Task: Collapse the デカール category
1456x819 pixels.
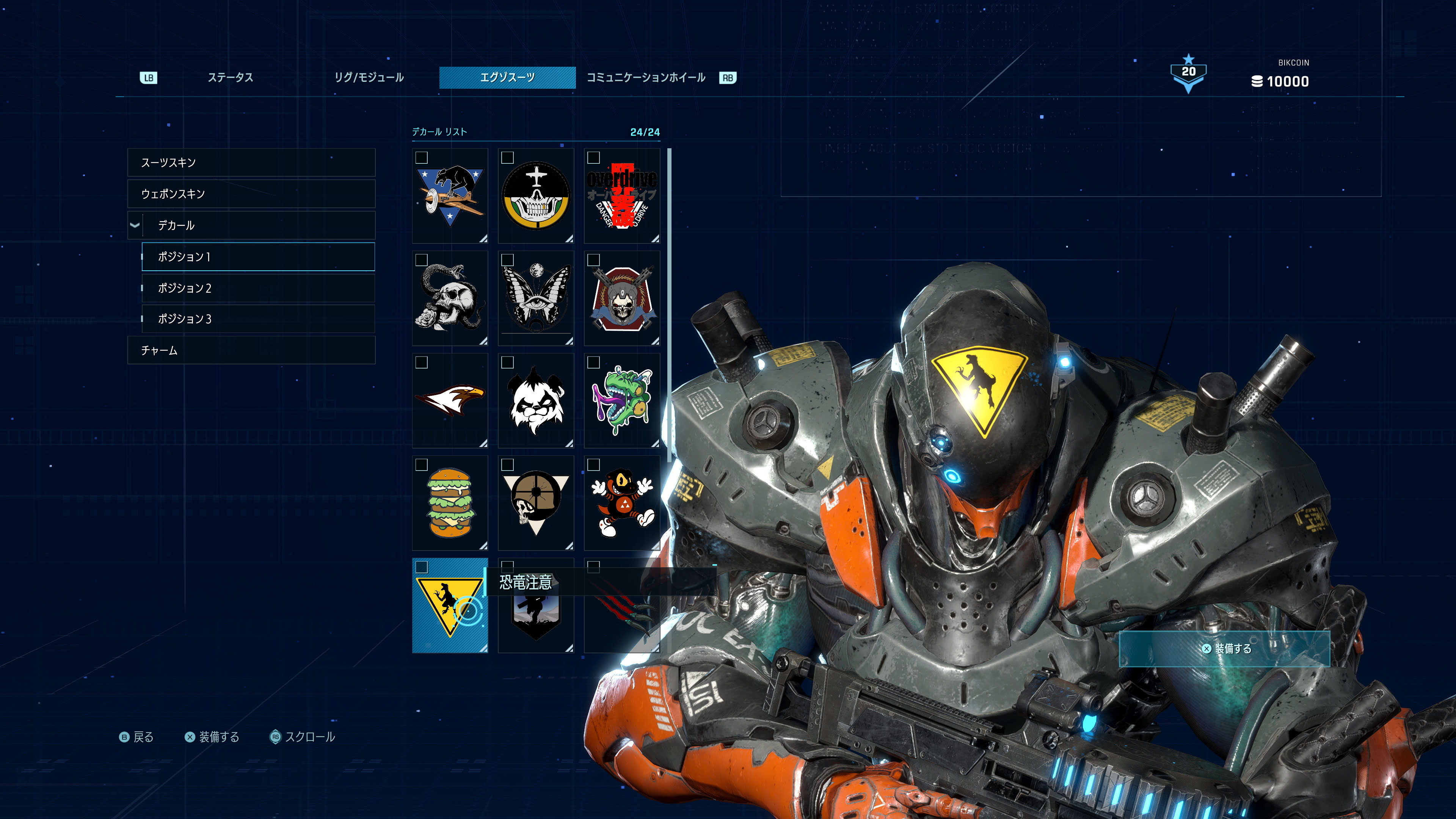Action: coord(135,225)
